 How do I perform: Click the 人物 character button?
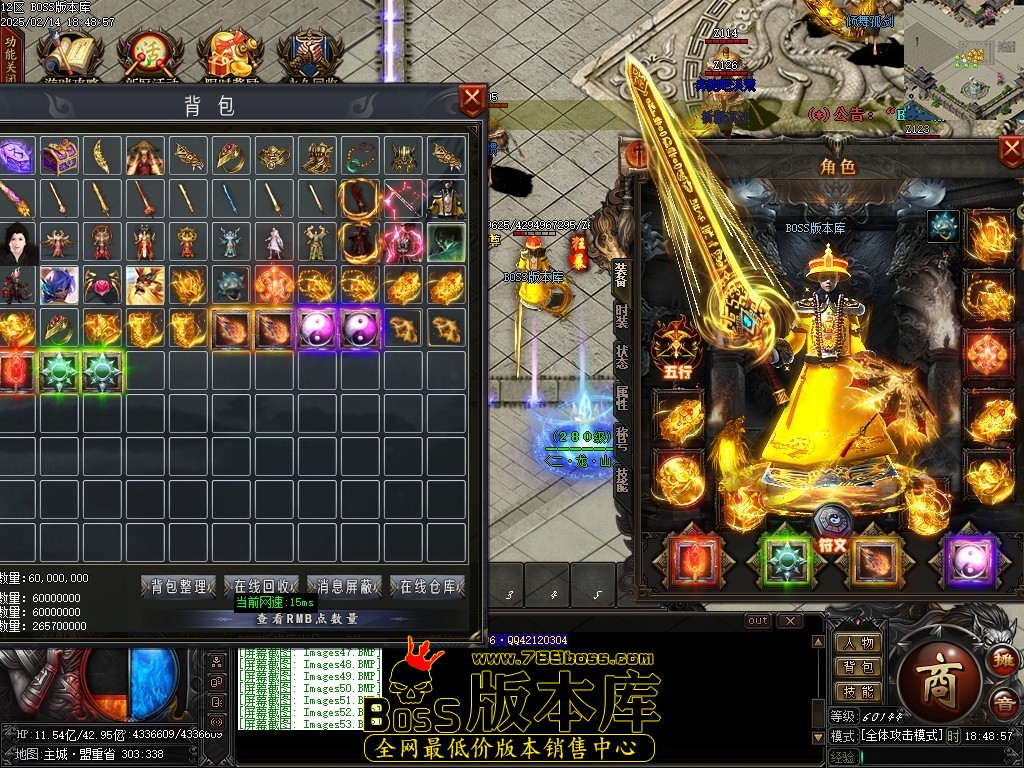[x=858, y=645]
